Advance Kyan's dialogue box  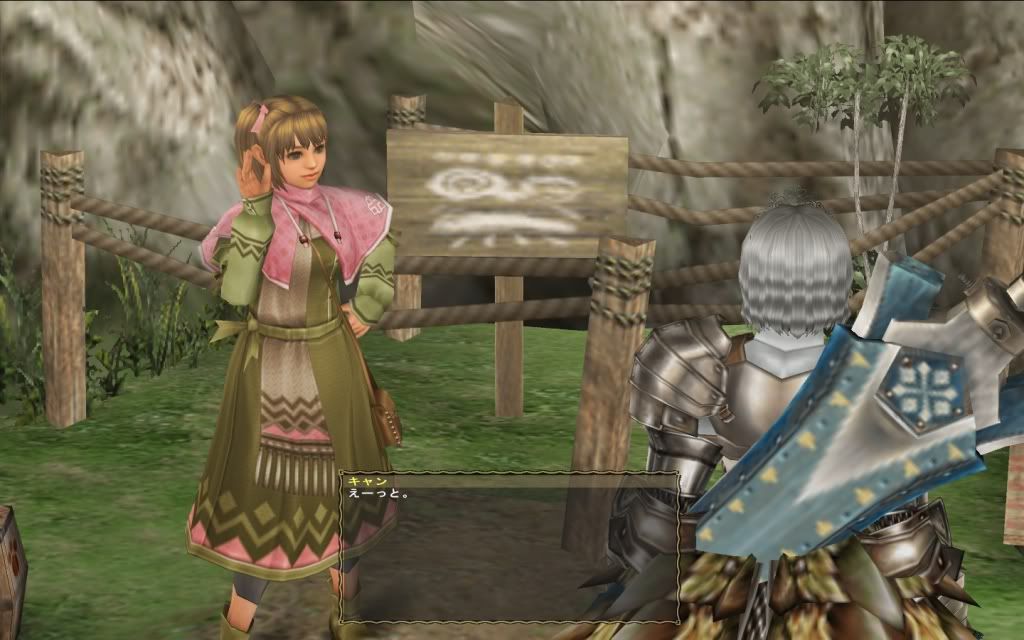click(509, 547)
